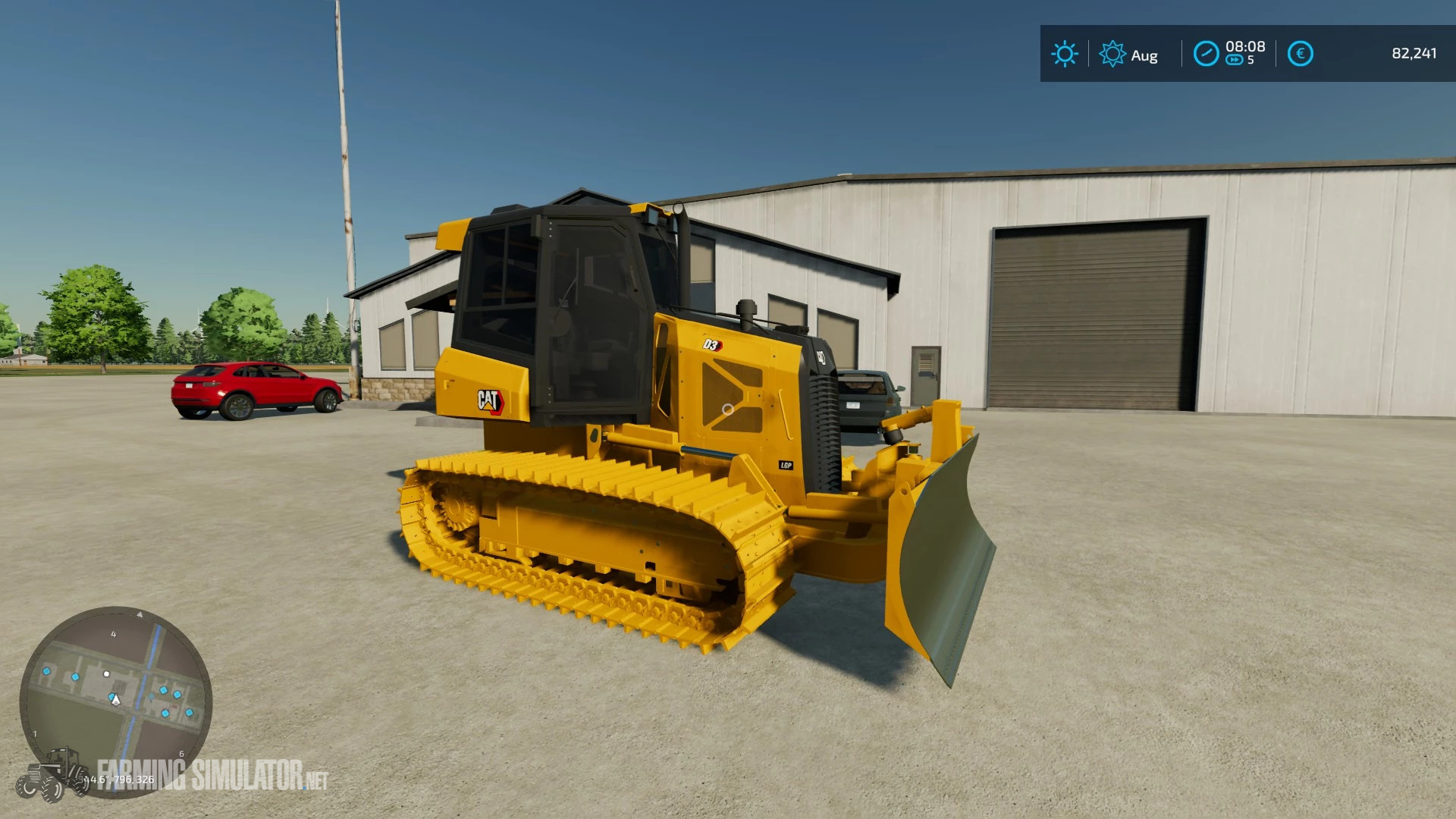This screenshot has width=1456, height=819.
Task: Toggle the white shop dot on the minimap
Action: 106,675
